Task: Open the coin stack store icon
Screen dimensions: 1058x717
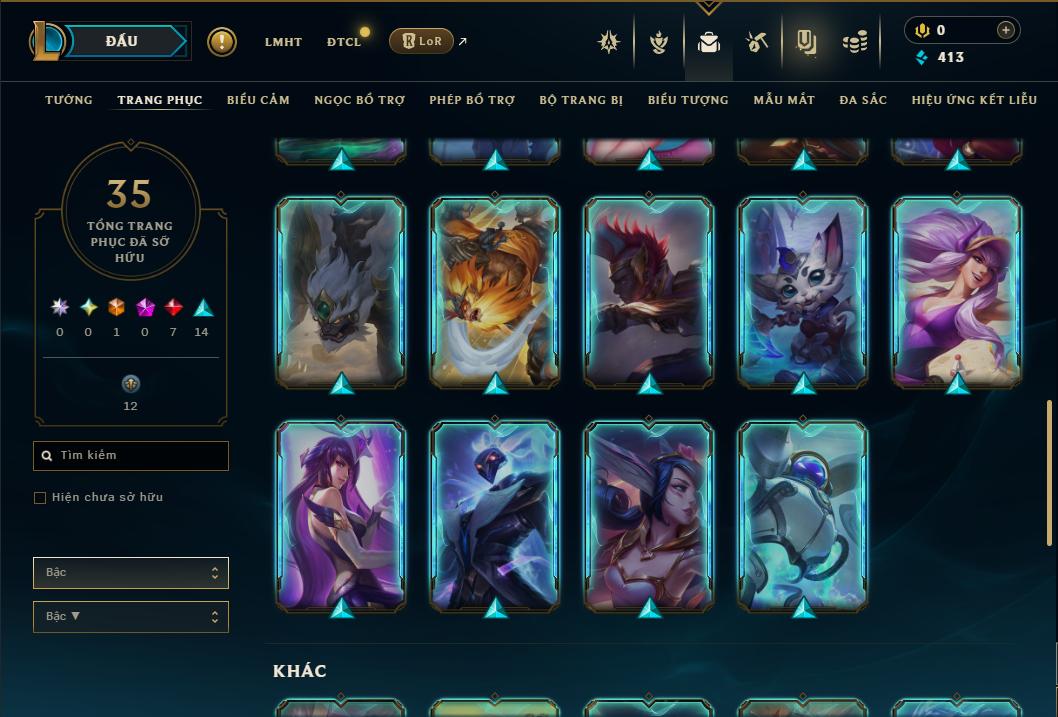Action: [854, 42]
